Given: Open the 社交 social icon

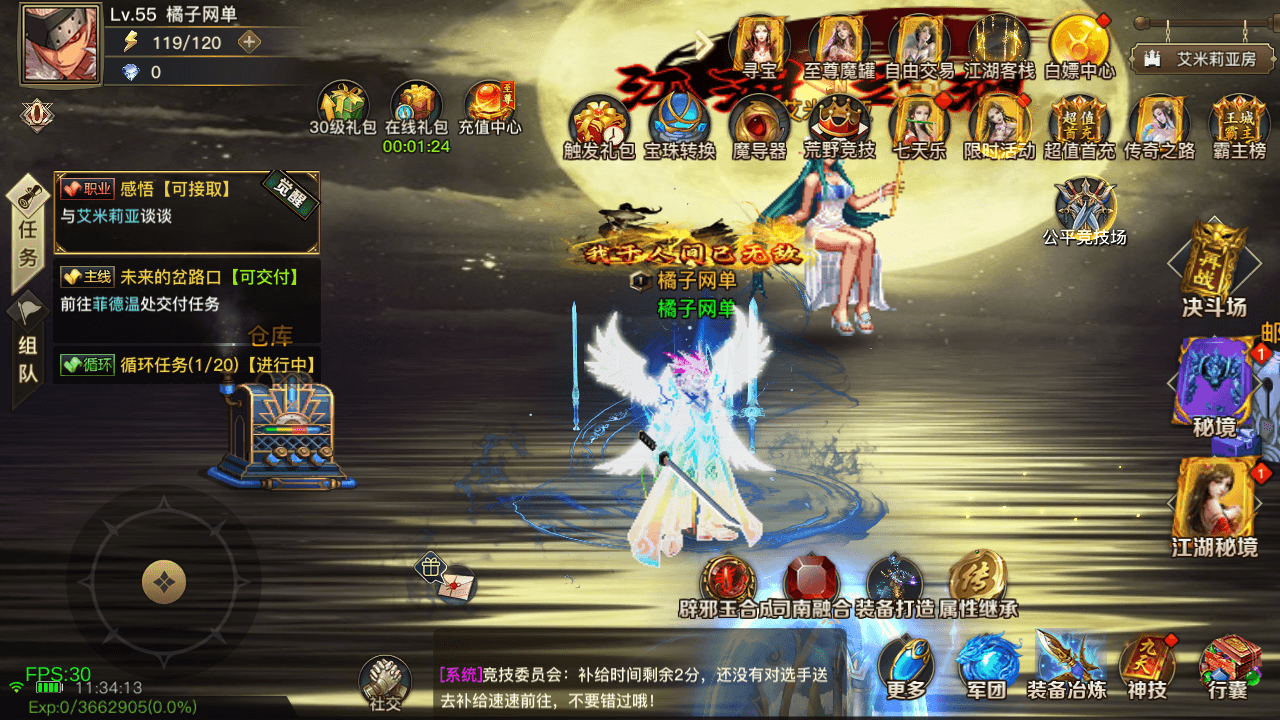Looking at the screenshot, I should tap(385, 677).
